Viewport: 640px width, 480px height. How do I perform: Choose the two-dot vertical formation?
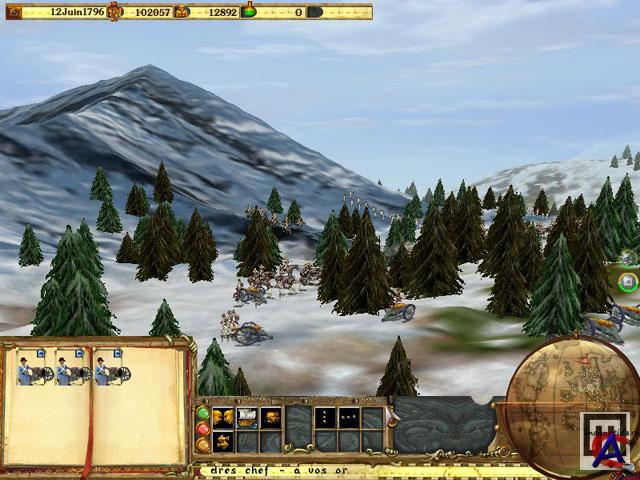[325, 417]
